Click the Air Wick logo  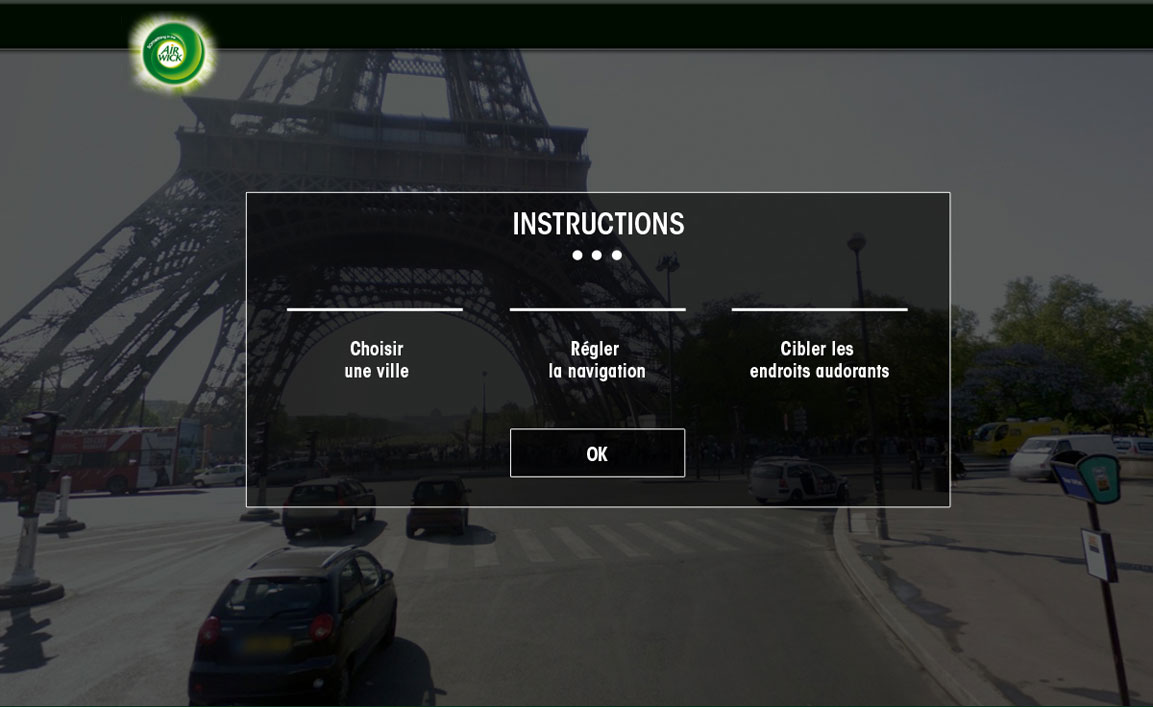174,52
